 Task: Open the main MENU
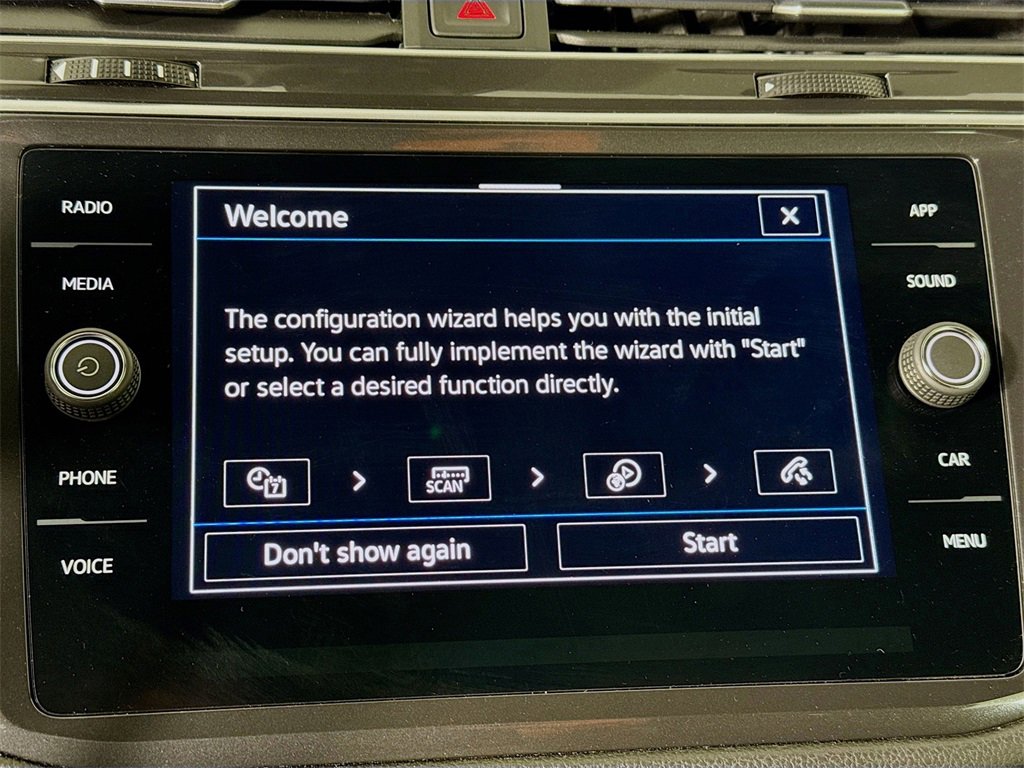coord(964,542)
